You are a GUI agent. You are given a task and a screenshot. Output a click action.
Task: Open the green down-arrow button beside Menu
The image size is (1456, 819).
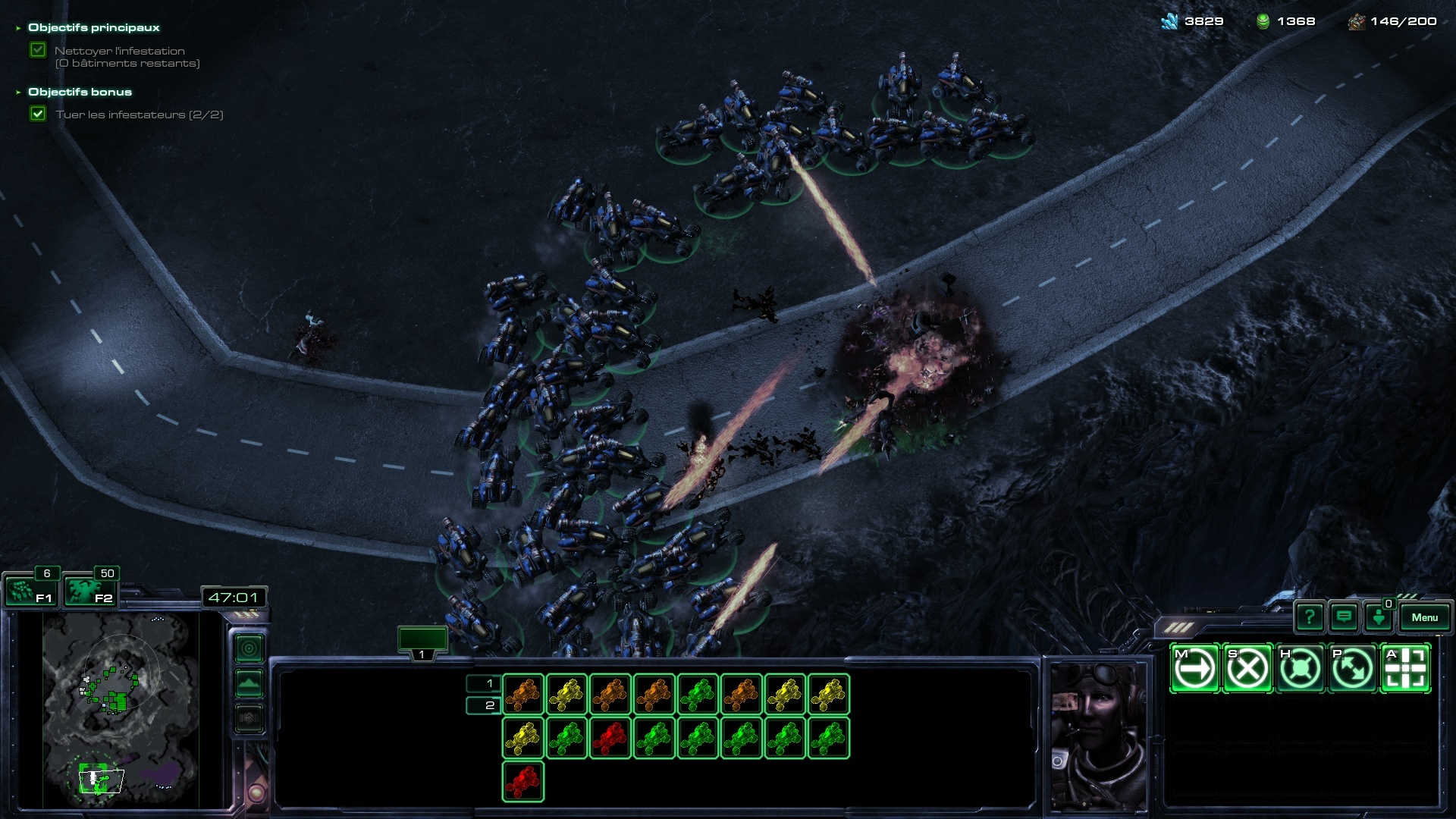tap(1378, 617)
